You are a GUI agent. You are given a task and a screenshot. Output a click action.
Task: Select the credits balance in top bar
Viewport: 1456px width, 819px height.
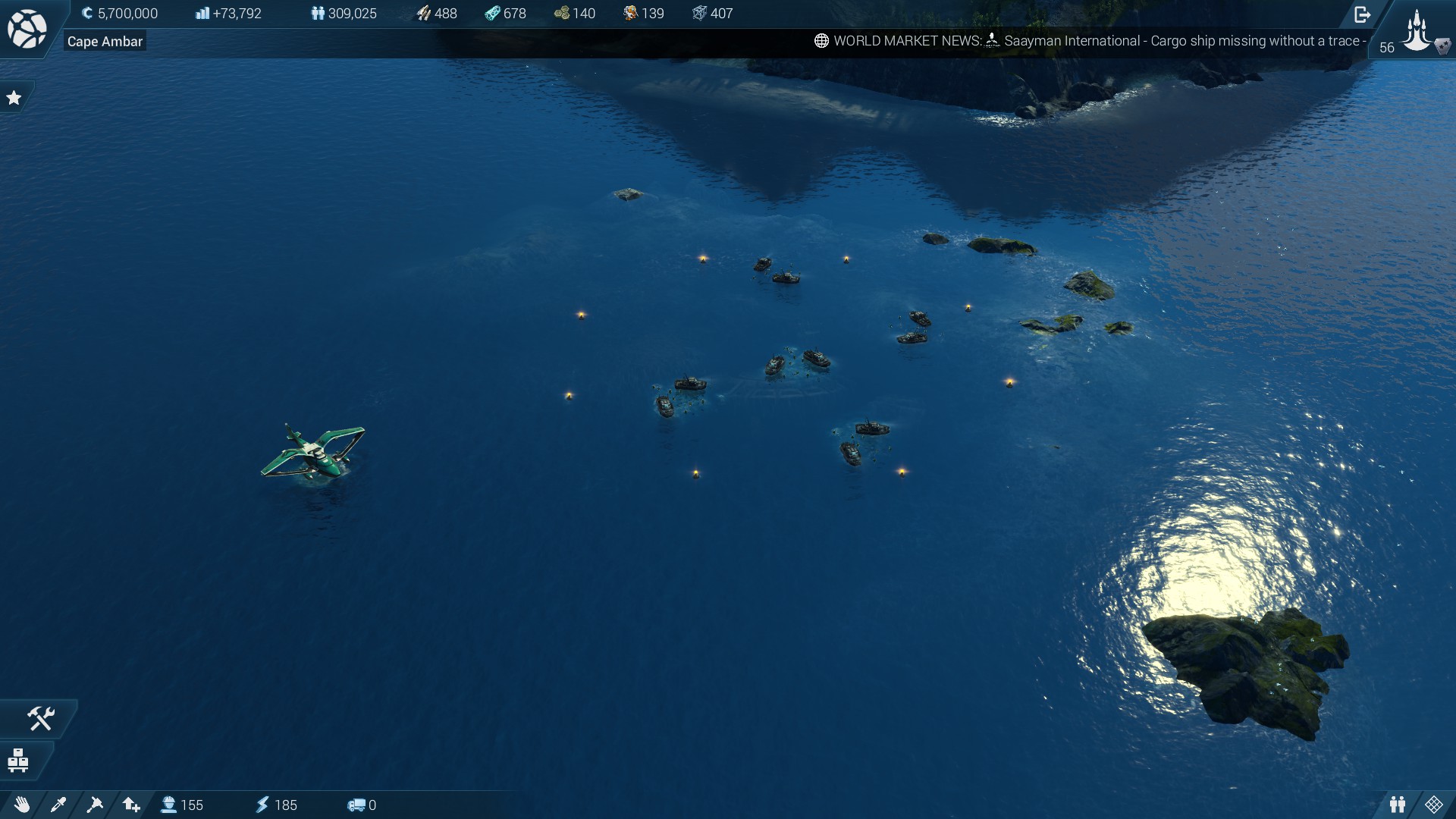pyautogui.click(x=120, y=14)
